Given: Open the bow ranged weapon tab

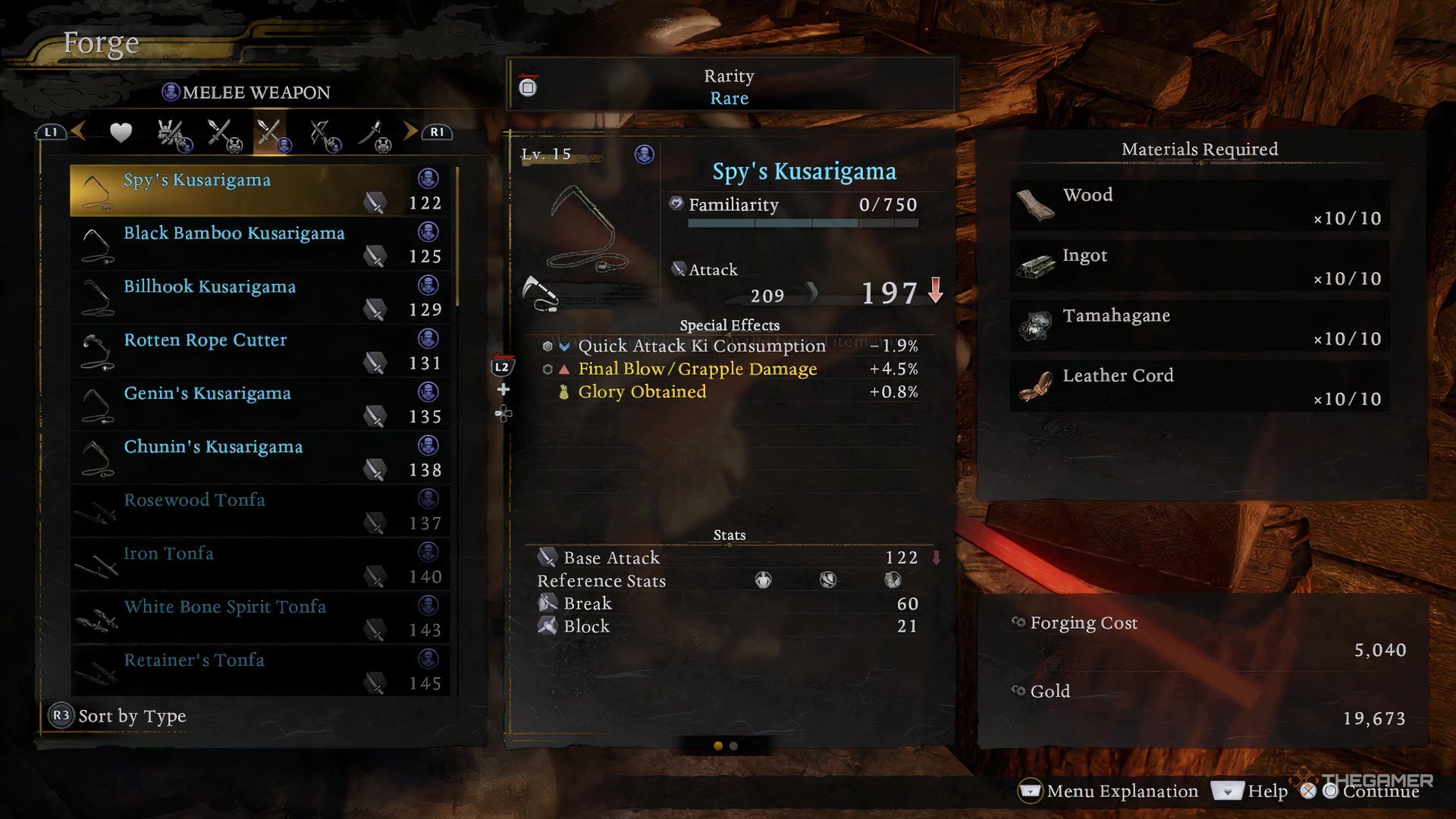Looking at the screenshot, I should pos(325,134).
